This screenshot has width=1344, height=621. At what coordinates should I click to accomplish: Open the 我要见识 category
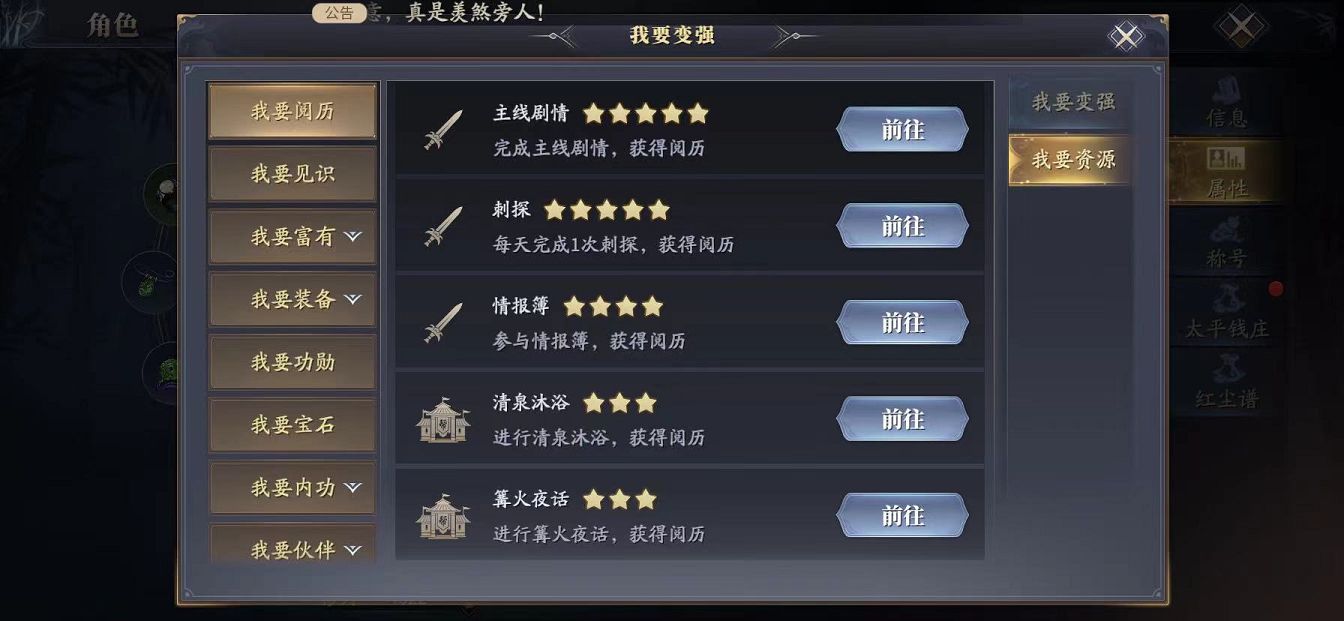tap(292, 174)
